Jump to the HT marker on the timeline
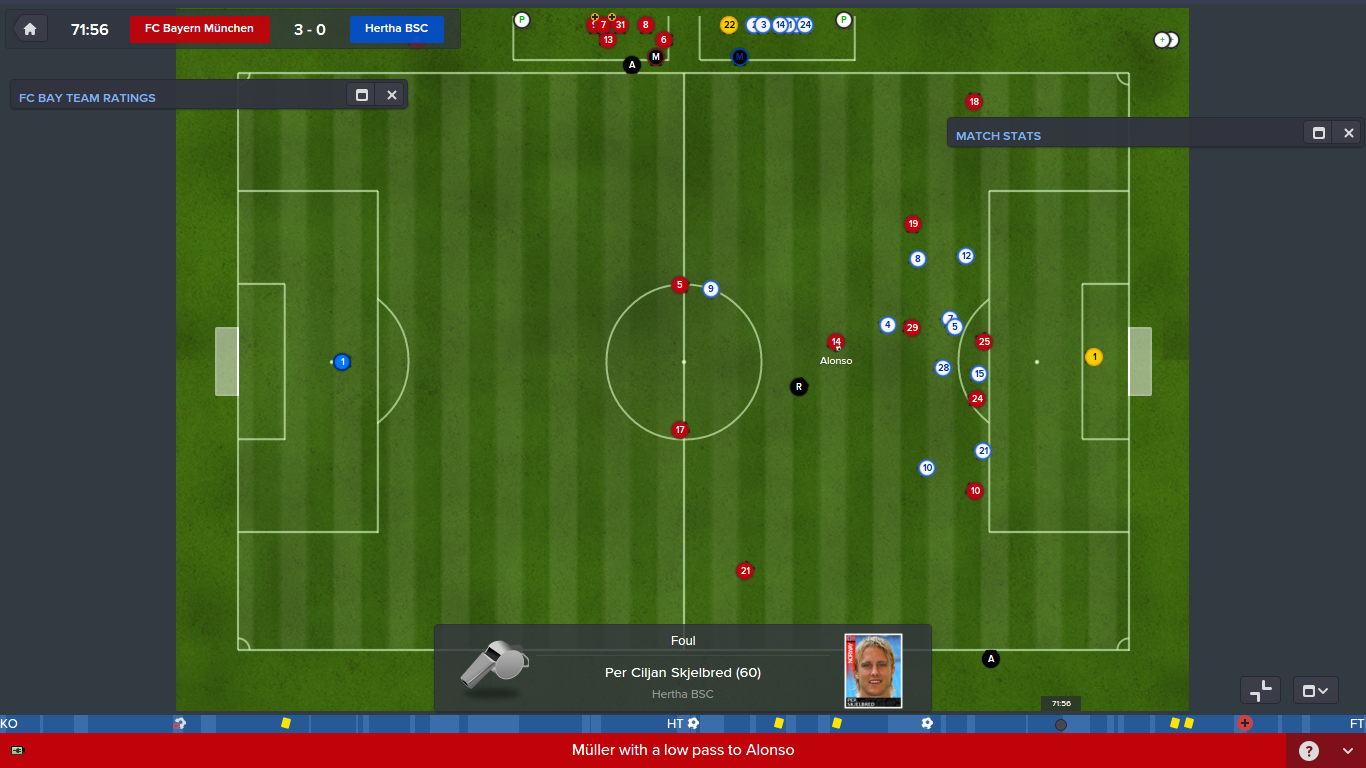The width and height of the screenshot is (1366, 768). [x=675, y=723]
